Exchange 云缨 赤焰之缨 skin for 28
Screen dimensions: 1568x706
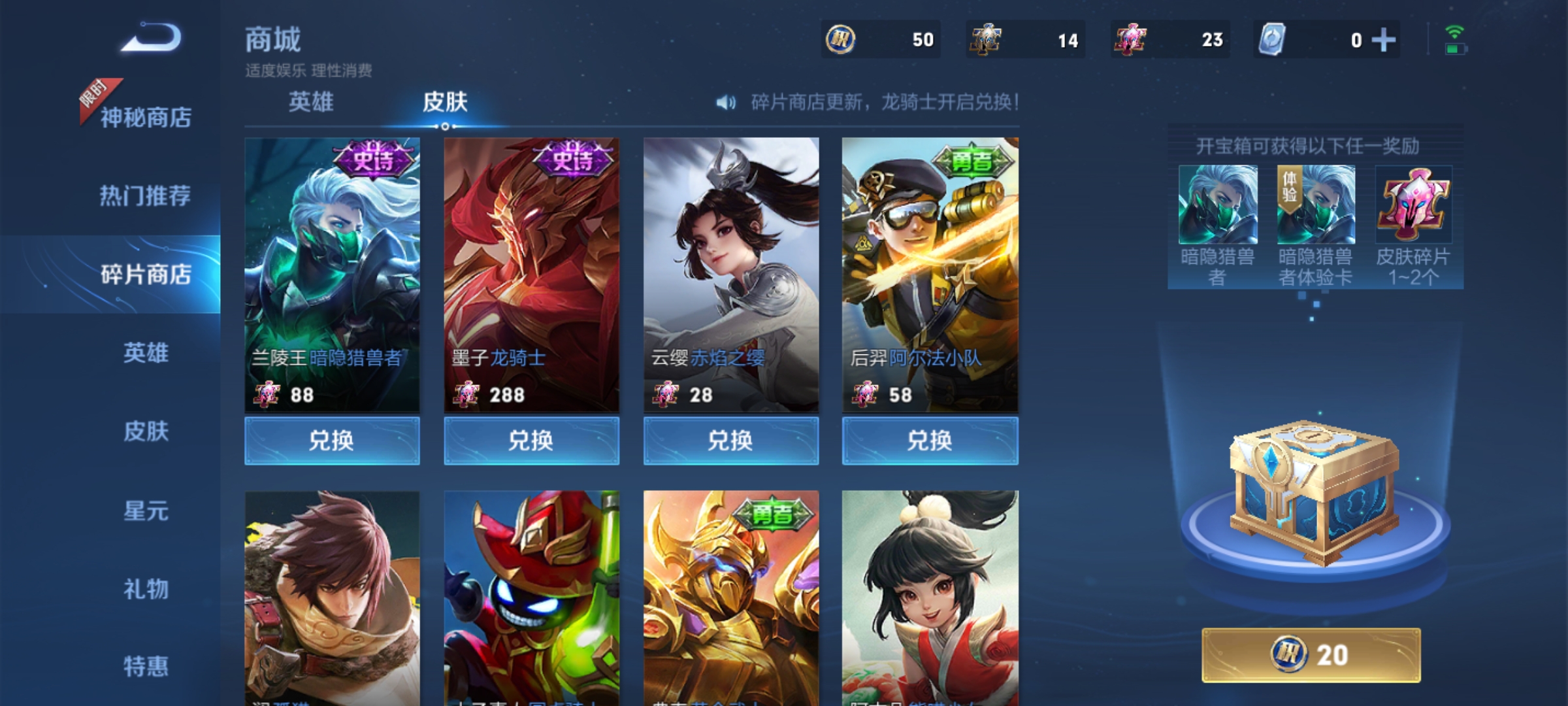coord(730,441)
